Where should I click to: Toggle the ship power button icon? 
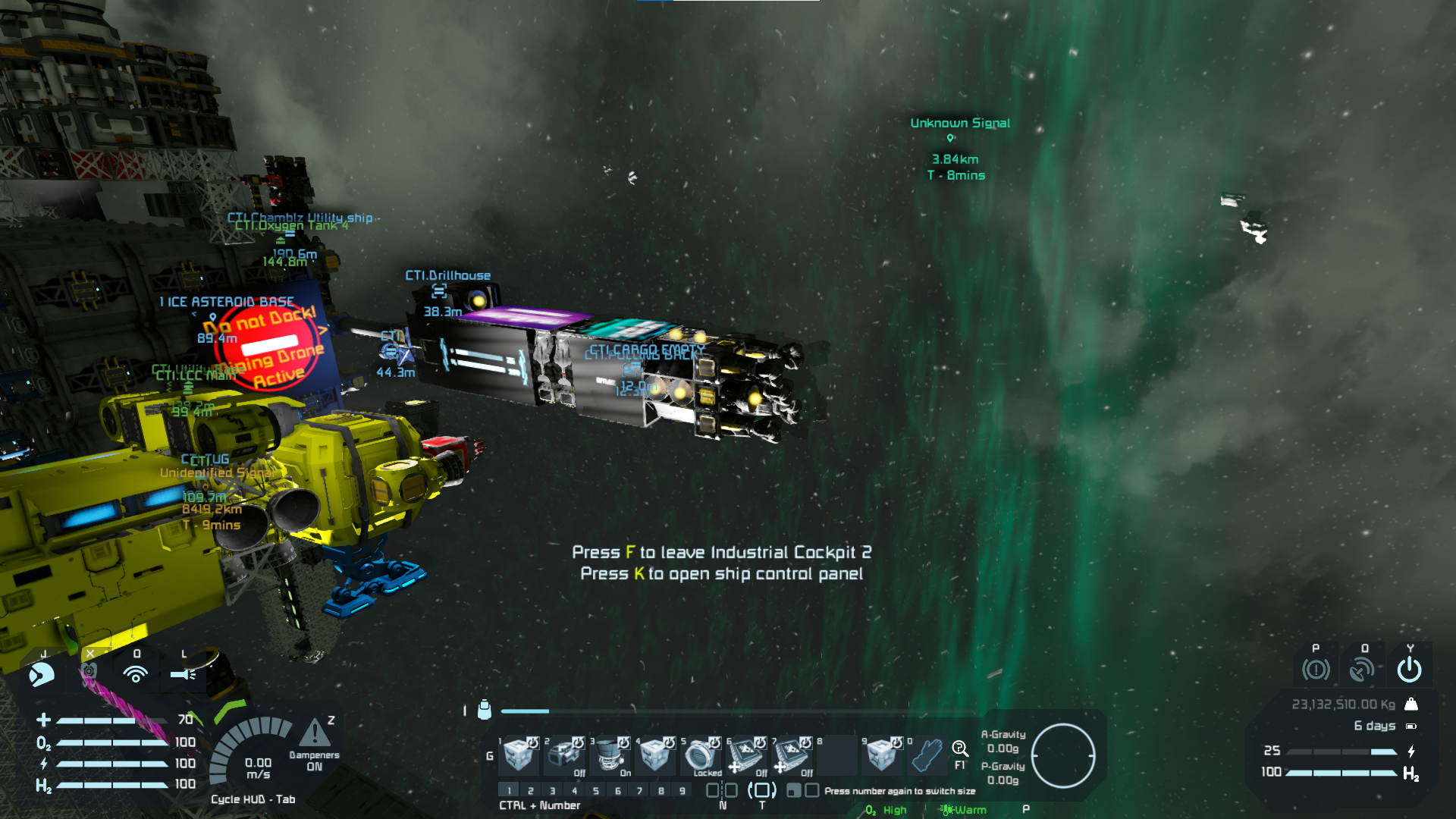(x=1409, y=670)
